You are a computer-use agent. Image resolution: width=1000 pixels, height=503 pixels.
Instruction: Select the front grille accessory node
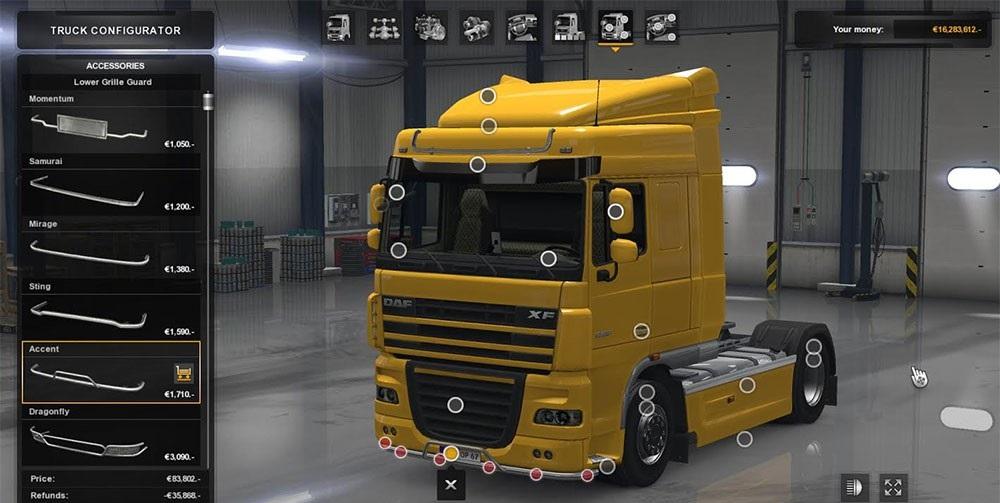coord(455,404)
